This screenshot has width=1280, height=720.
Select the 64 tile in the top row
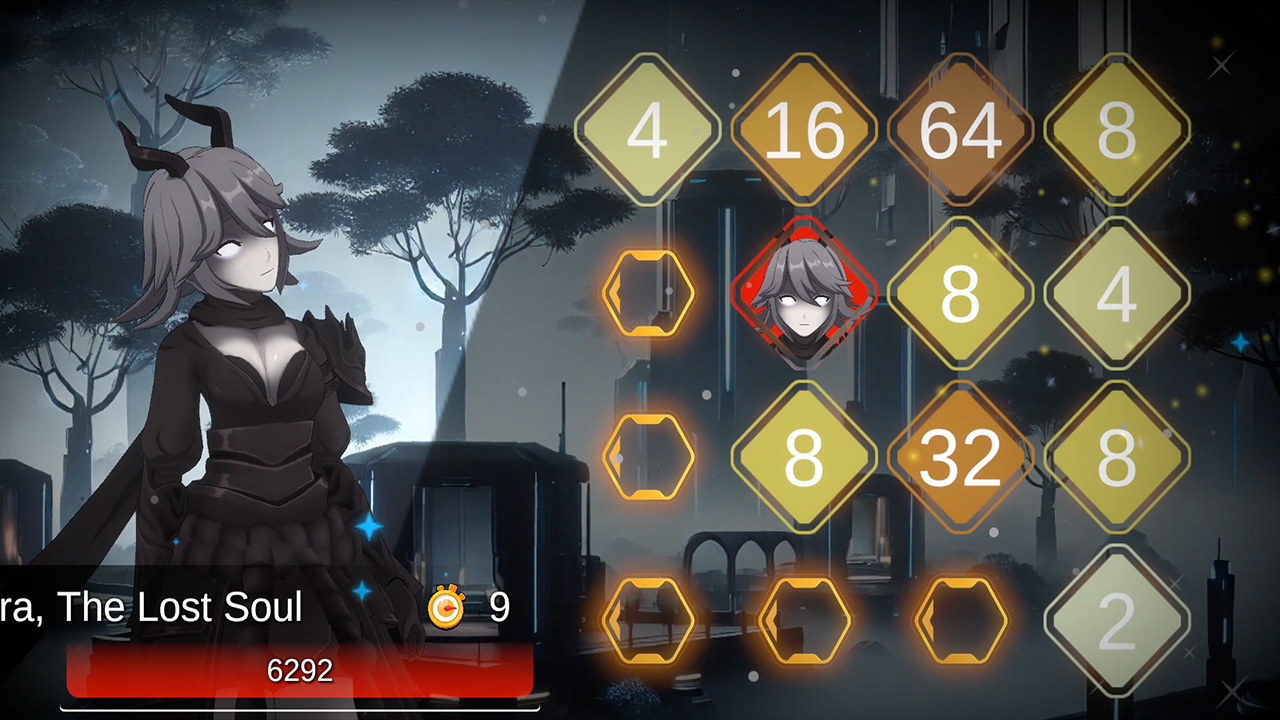(960, 130)
